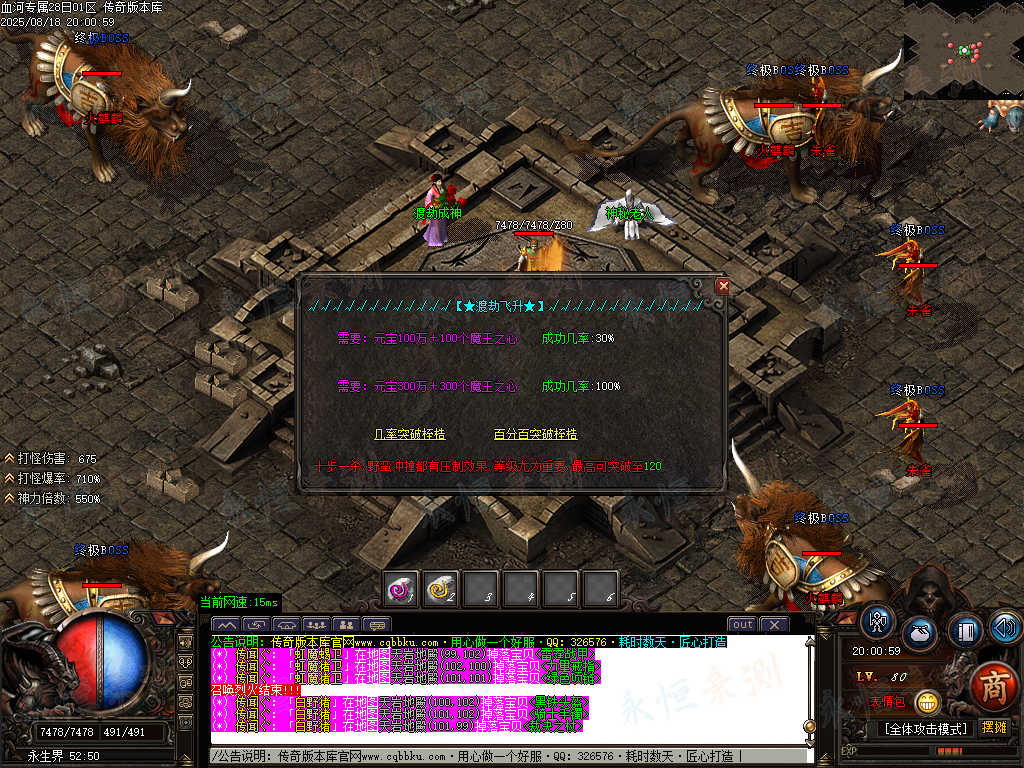Close the 渡劫飞升 dialog

[723, 285]
